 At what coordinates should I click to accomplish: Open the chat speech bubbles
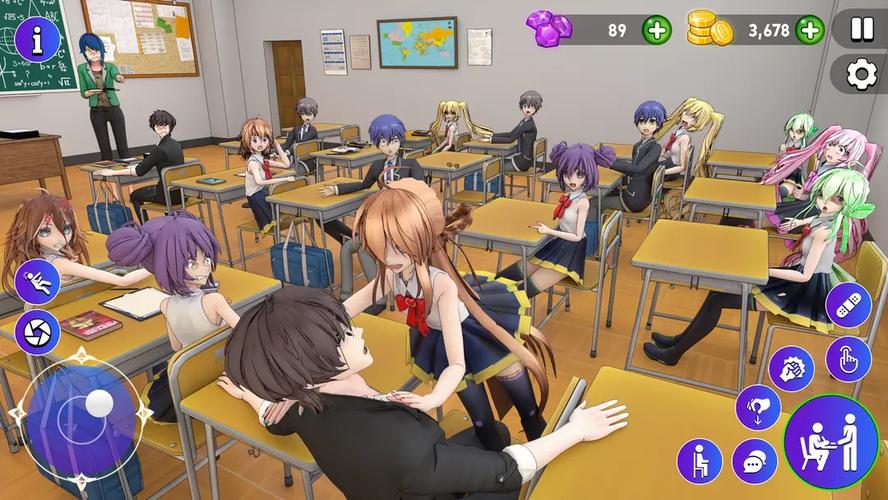754,461
